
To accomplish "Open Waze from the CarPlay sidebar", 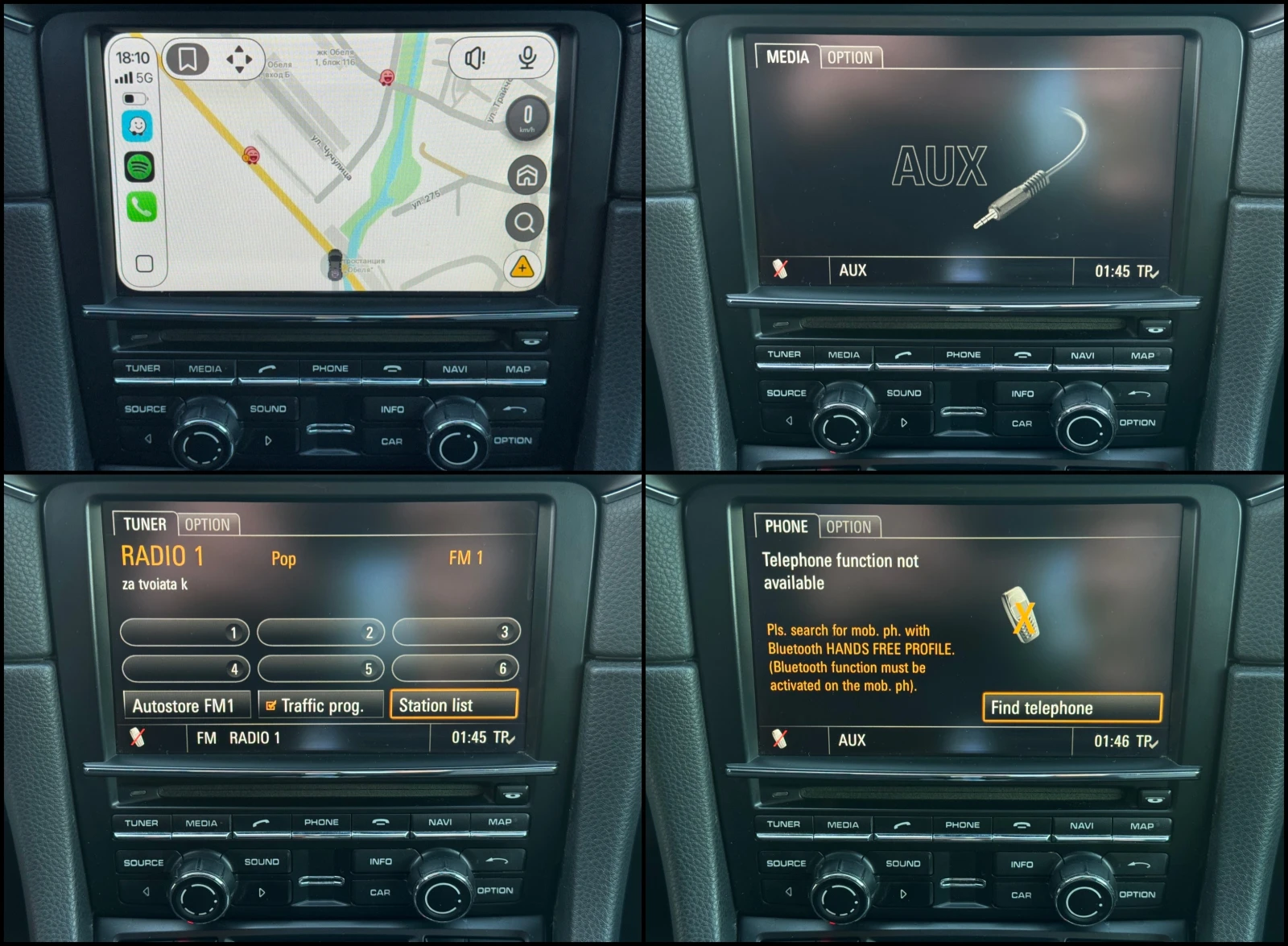I will tap(138, 126).
